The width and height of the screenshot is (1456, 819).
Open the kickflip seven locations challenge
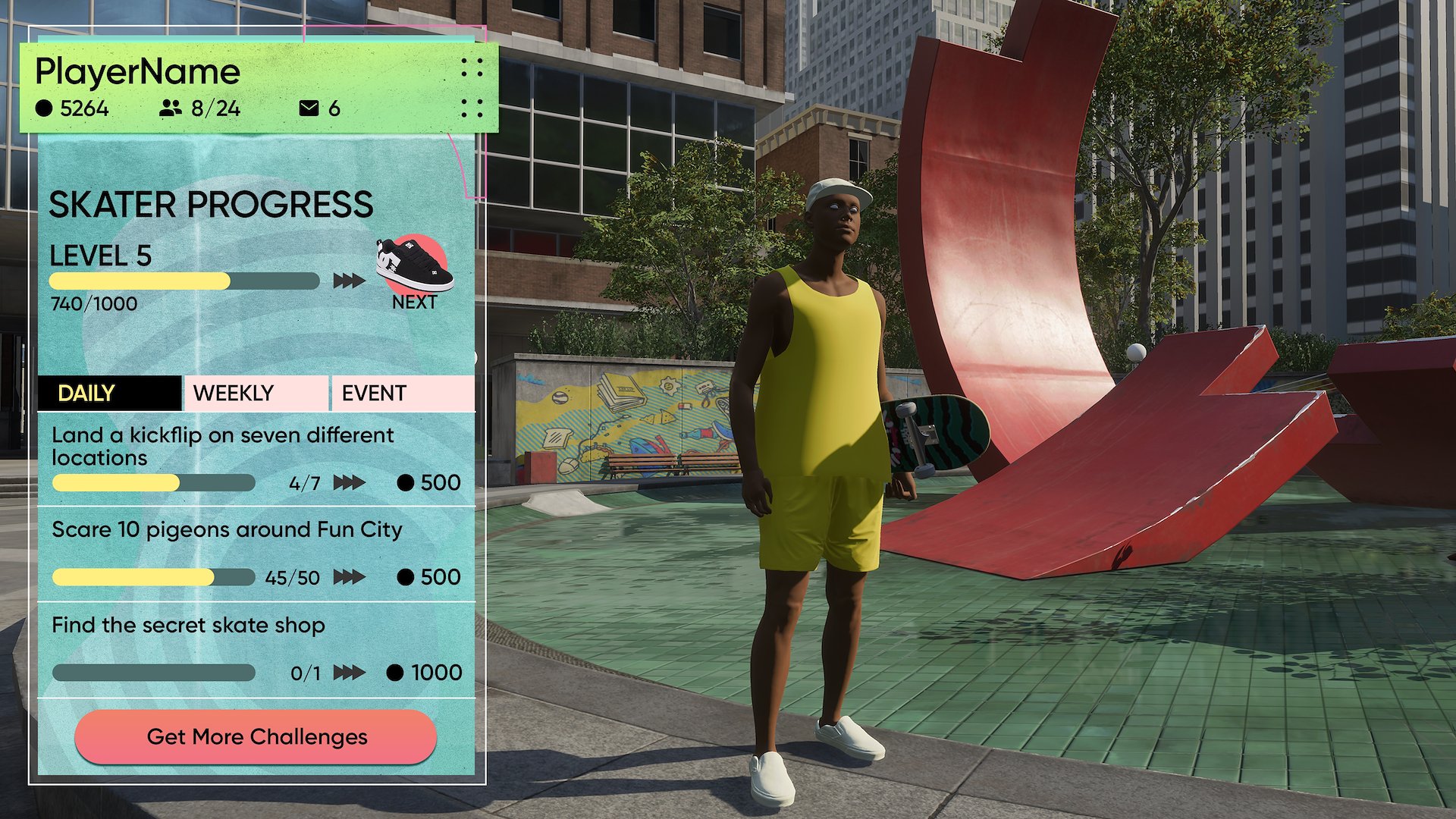[x=256, y=459]
